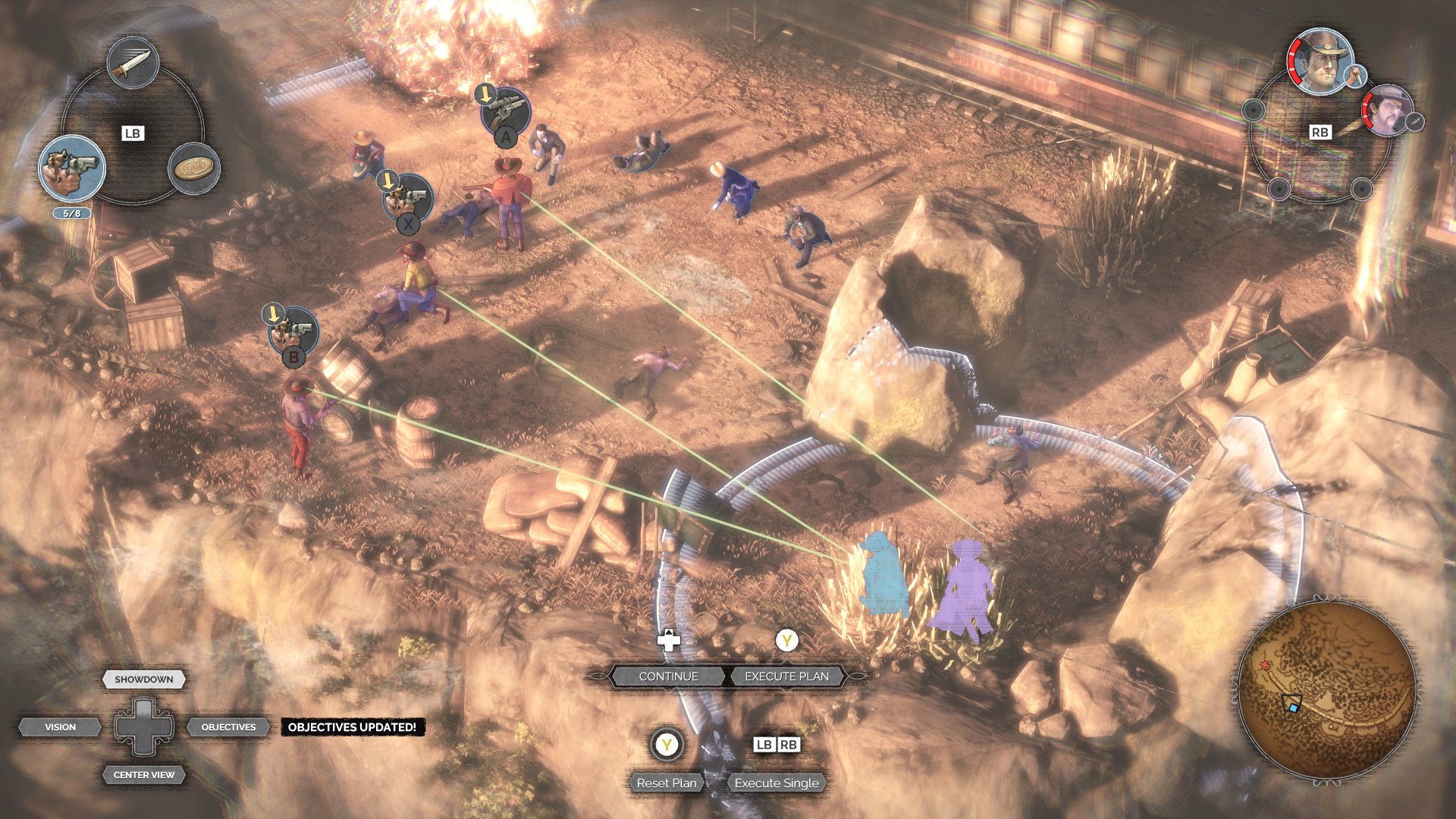Click the CENTER VIEW button
This screenshot has width=1456, height=819.
(x=144, y=775)
